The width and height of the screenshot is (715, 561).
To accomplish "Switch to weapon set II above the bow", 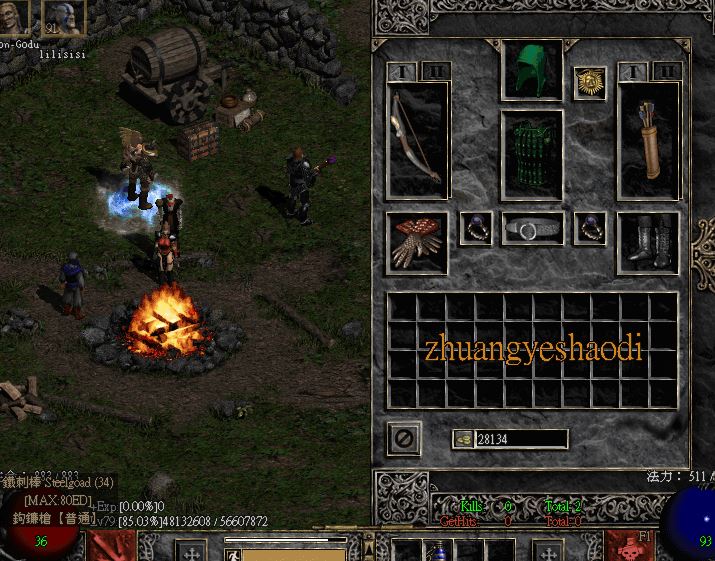I will [x=436, y=72].
